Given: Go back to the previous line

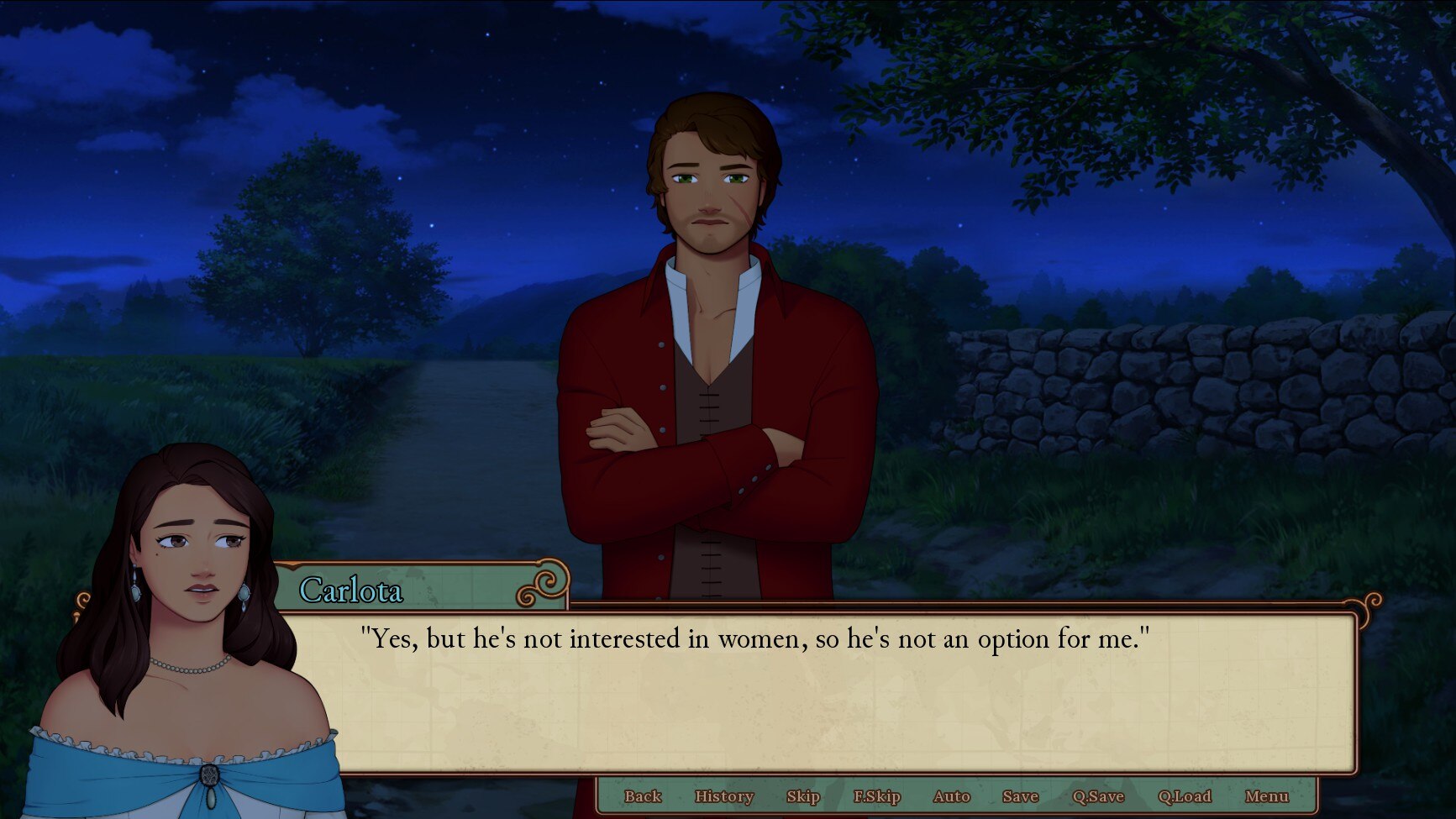Looking at the screenshot, I should point(643,796).
